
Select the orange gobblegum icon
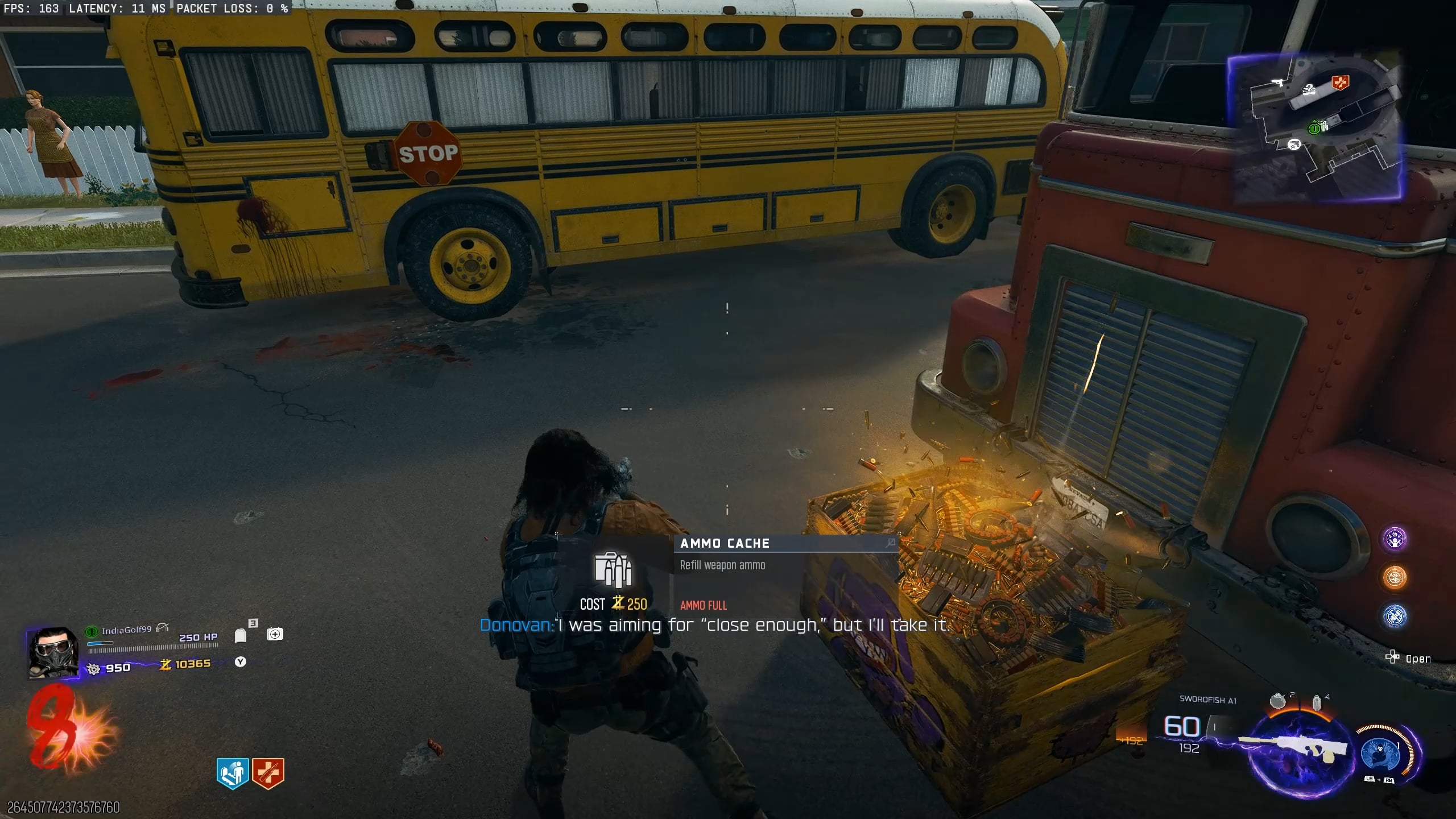tap(1395, 577)
